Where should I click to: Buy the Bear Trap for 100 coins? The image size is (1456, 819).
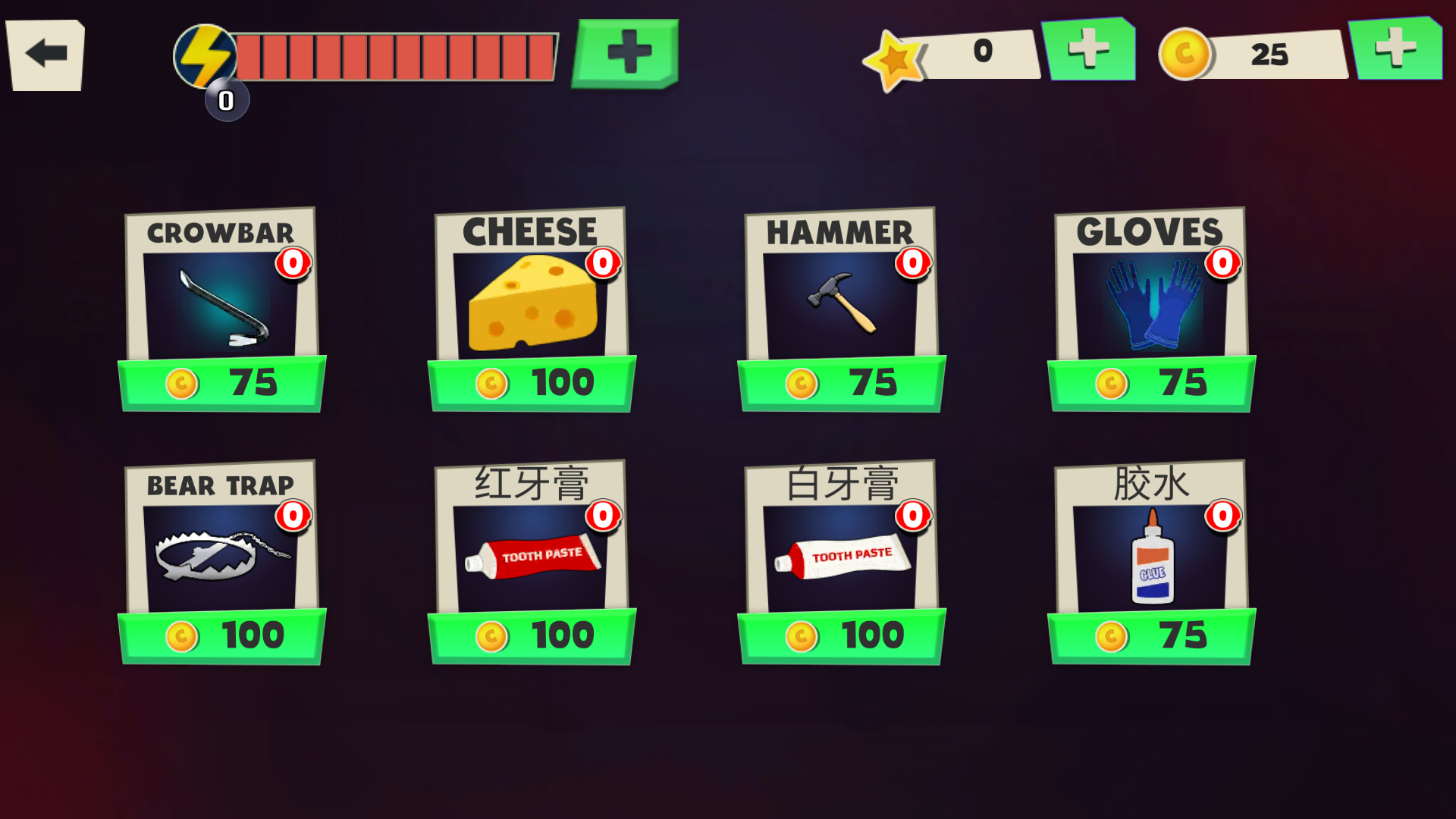(x=222, y=635)
